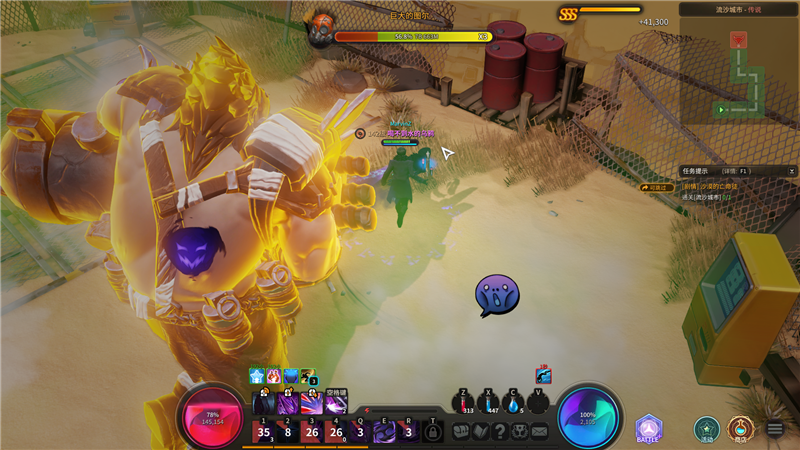Activate the purple swirl skill in slot E
Screen dimensions: 800x450
(x=384, y=431)
